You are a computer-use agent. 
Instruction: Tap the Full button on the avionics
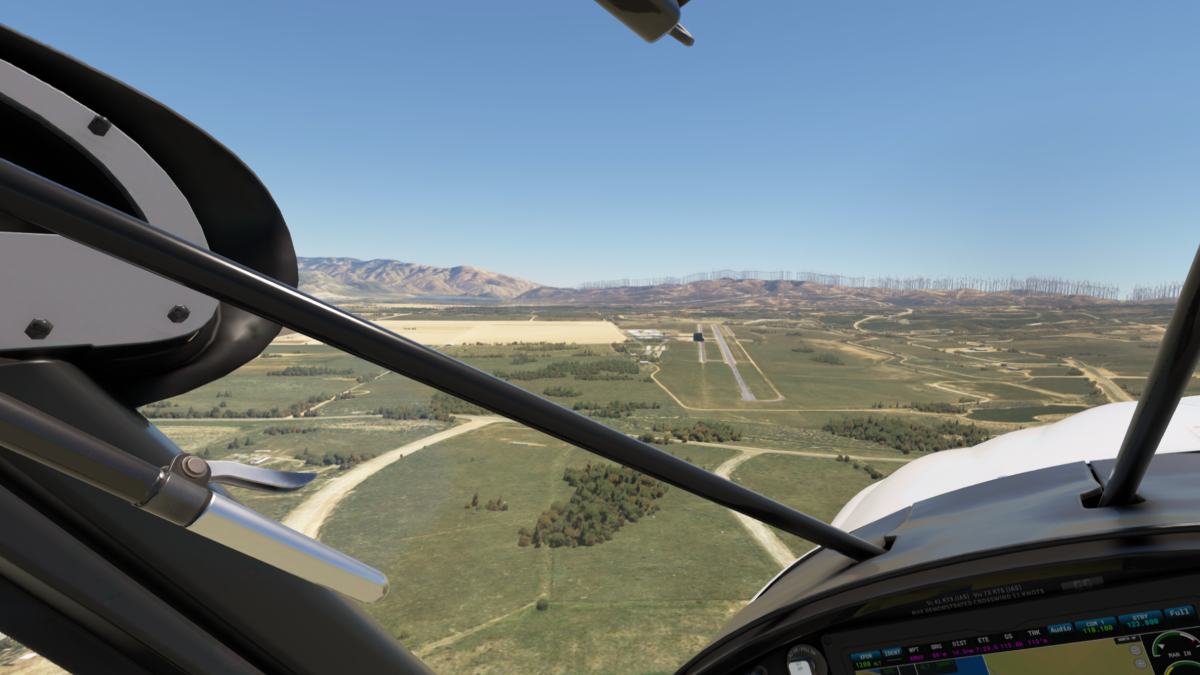click(1178, 611)
